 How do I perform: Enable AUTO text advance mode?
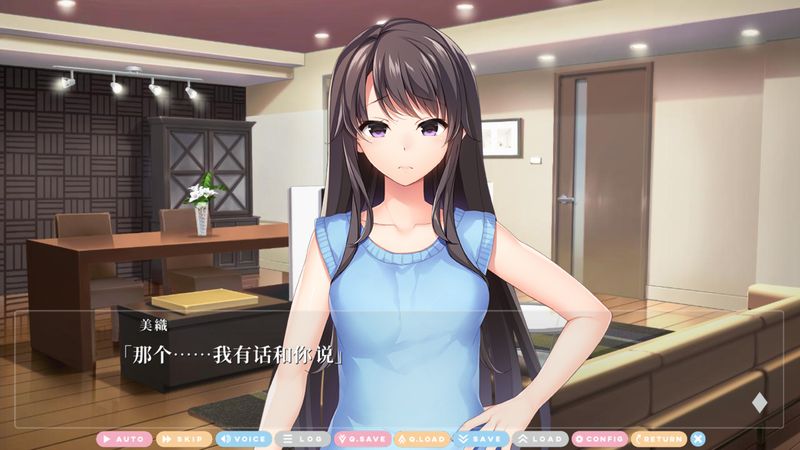pyautogui.click(x=124, y=439)
